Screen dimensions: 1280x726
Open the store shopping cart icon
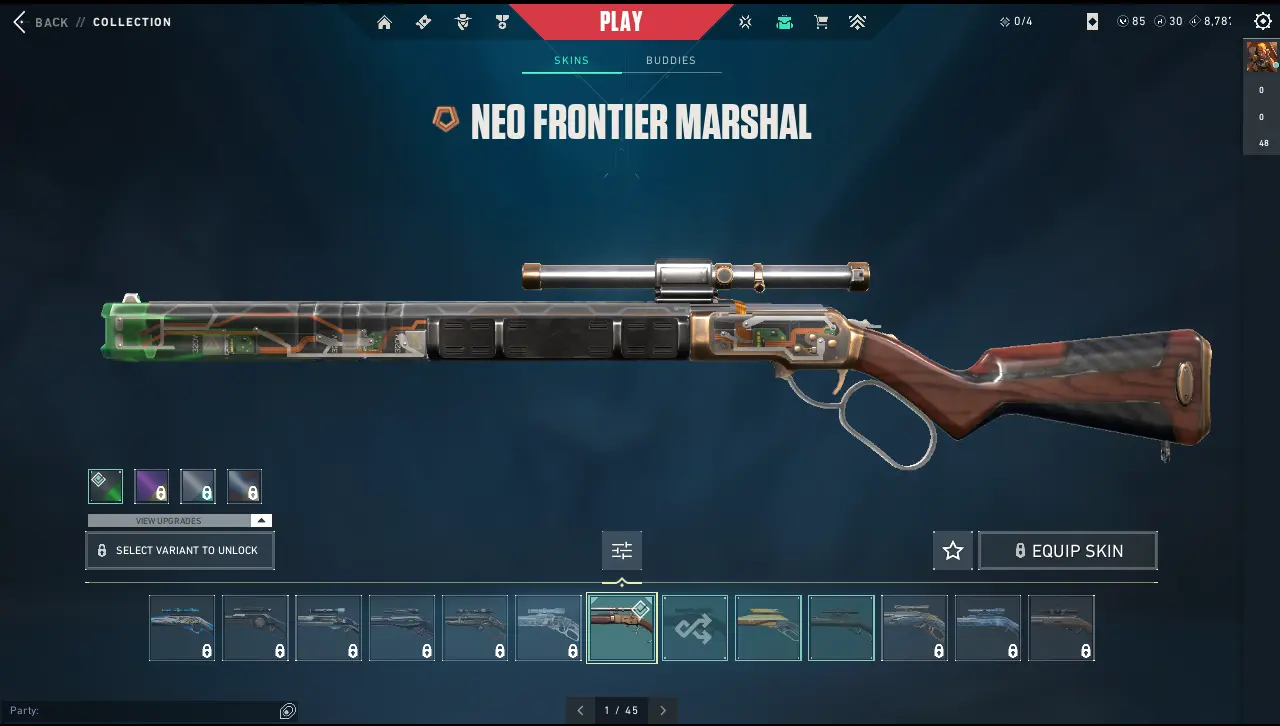821,22
